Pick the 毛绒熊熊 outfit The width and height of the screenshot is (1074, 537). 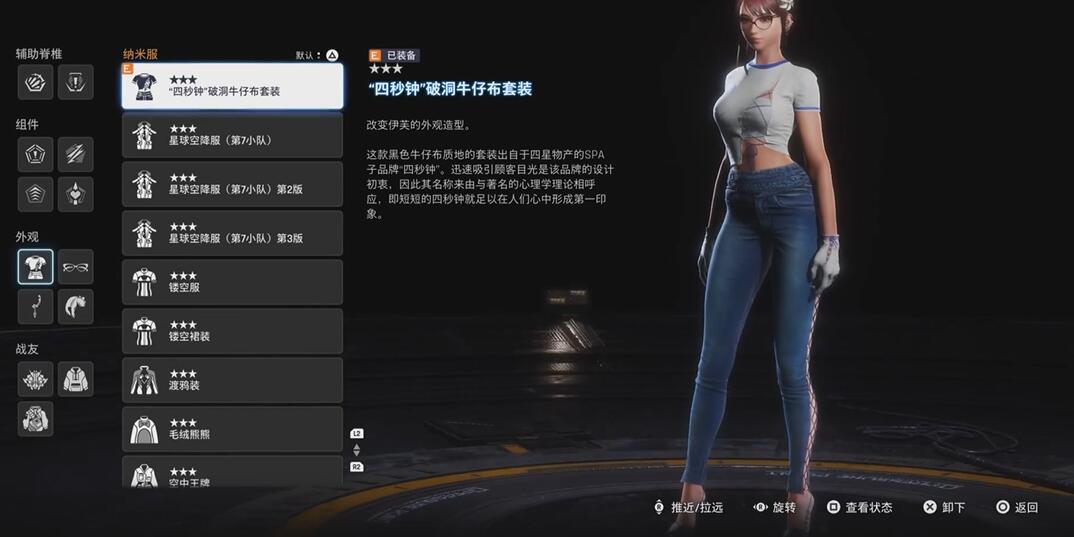click(232, 429)
